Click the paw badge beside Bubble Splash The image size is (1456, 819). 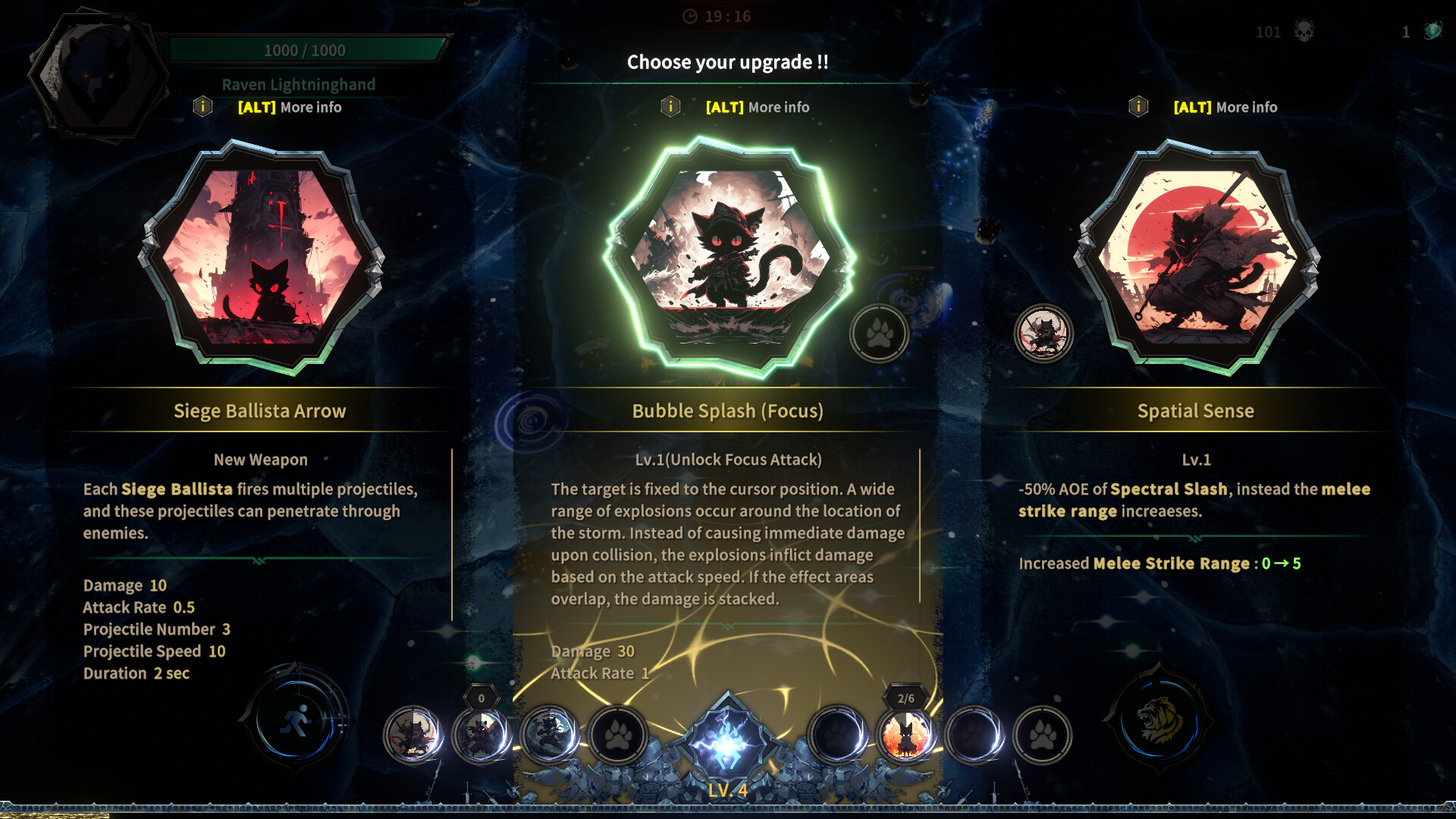(x=878, y=334)
